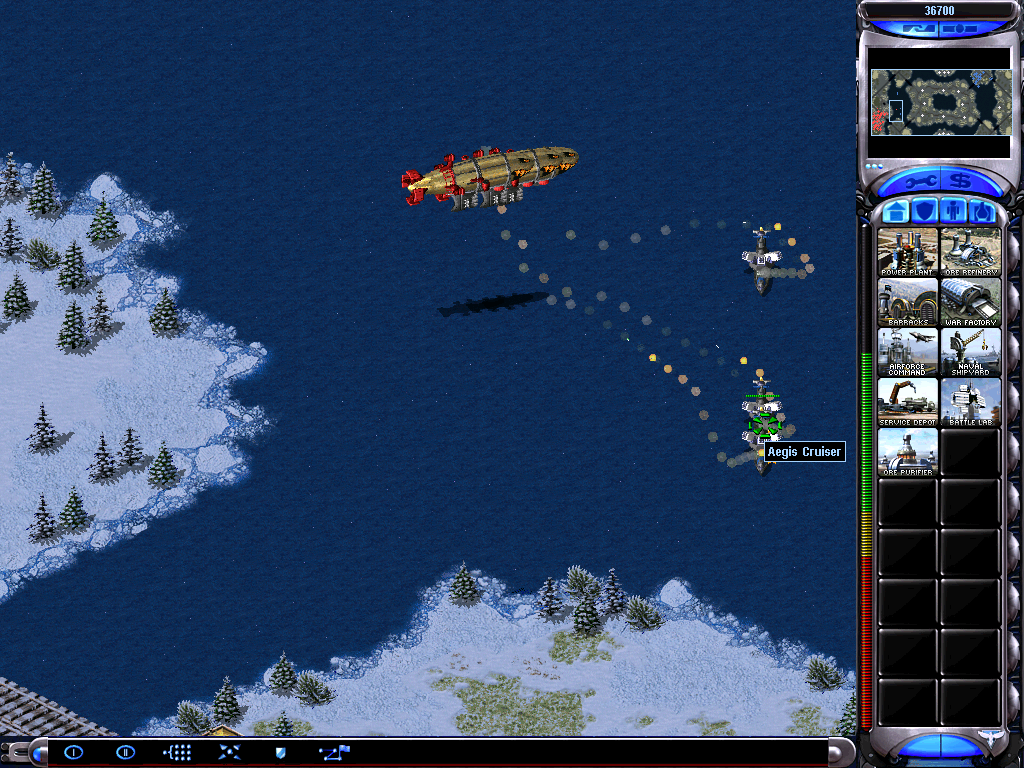Select the Battle Lab build icon

[x=970, y=401]
